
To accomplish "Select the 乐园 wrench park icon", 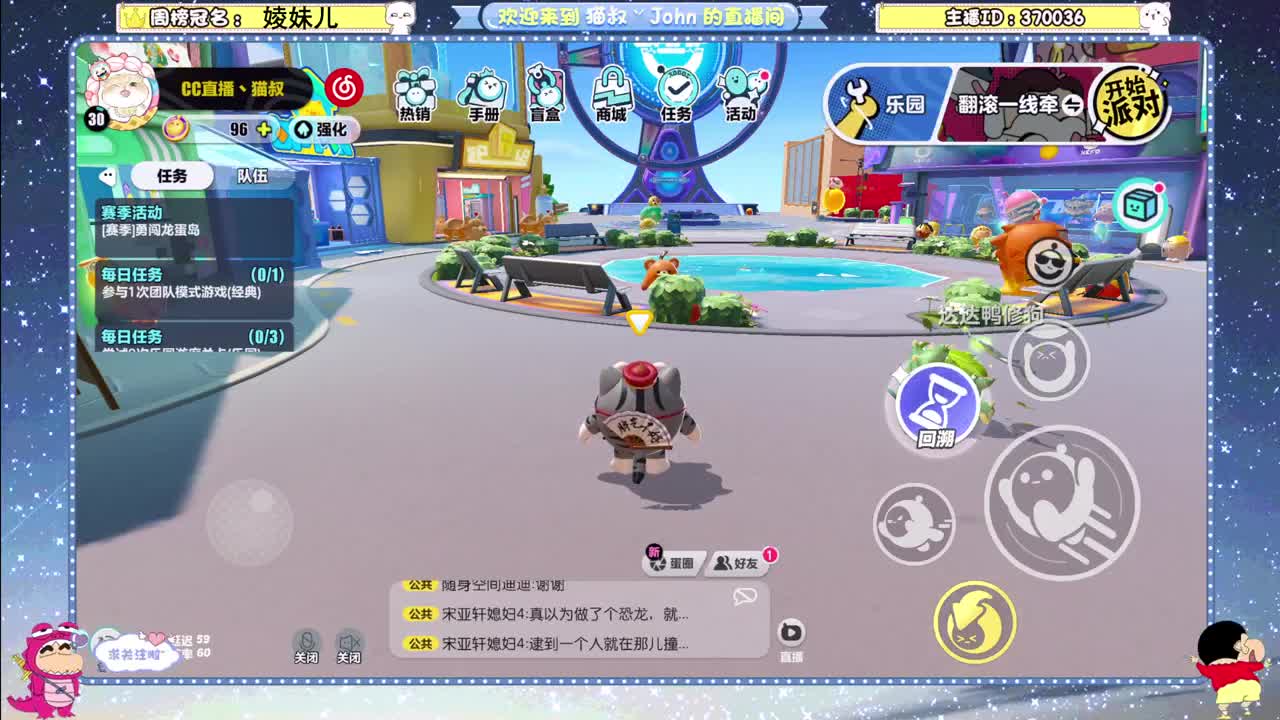I will click(x=880, y=102).
